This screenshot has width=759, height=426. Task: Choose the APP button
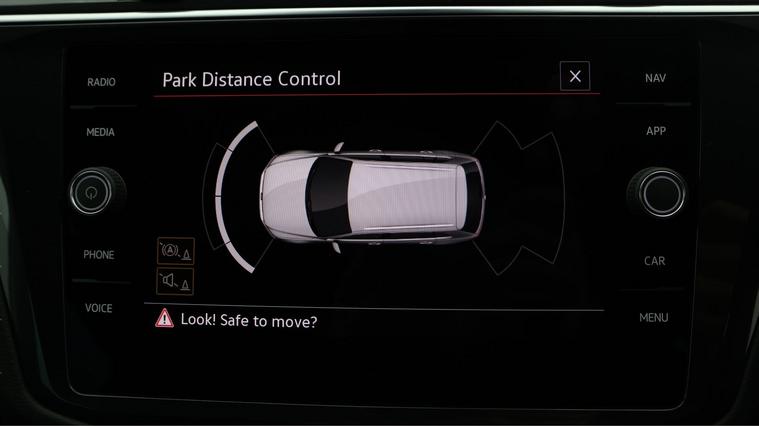coord(655,131)
